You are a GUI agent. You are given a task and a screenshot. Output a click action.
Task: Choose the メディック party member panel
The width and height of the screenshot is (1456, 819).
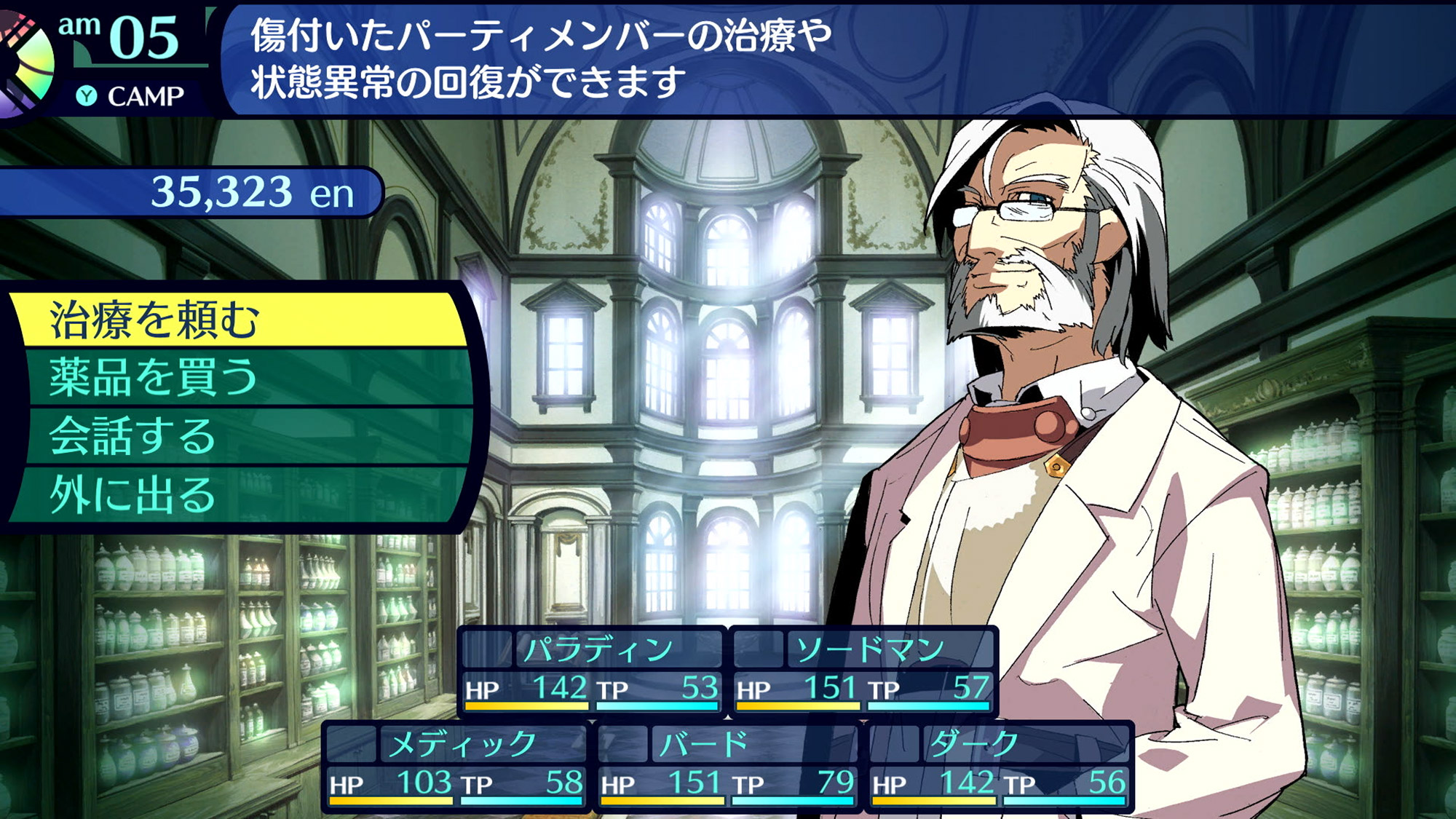coord(456,765)
